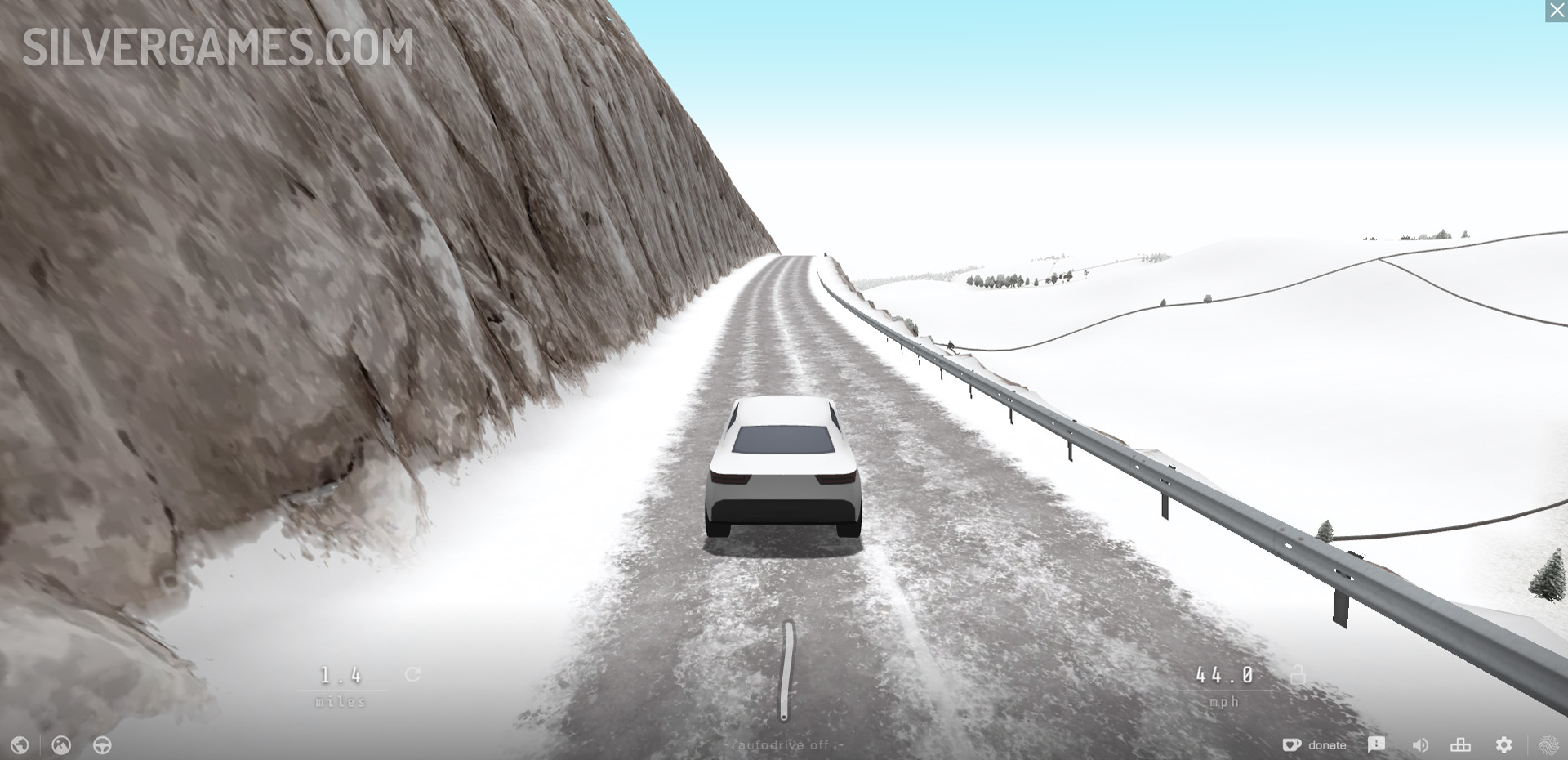Open the gear settings menu
Screen dimensions: 1568x760
pyautogui.click(x=1503, y=745)
